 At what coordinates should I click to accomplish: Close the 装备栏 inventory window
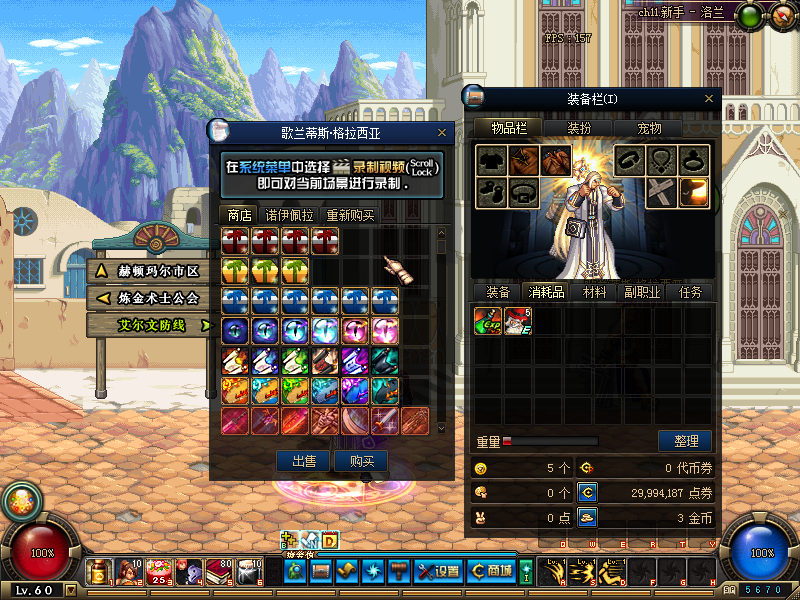[x=710, y=98]
